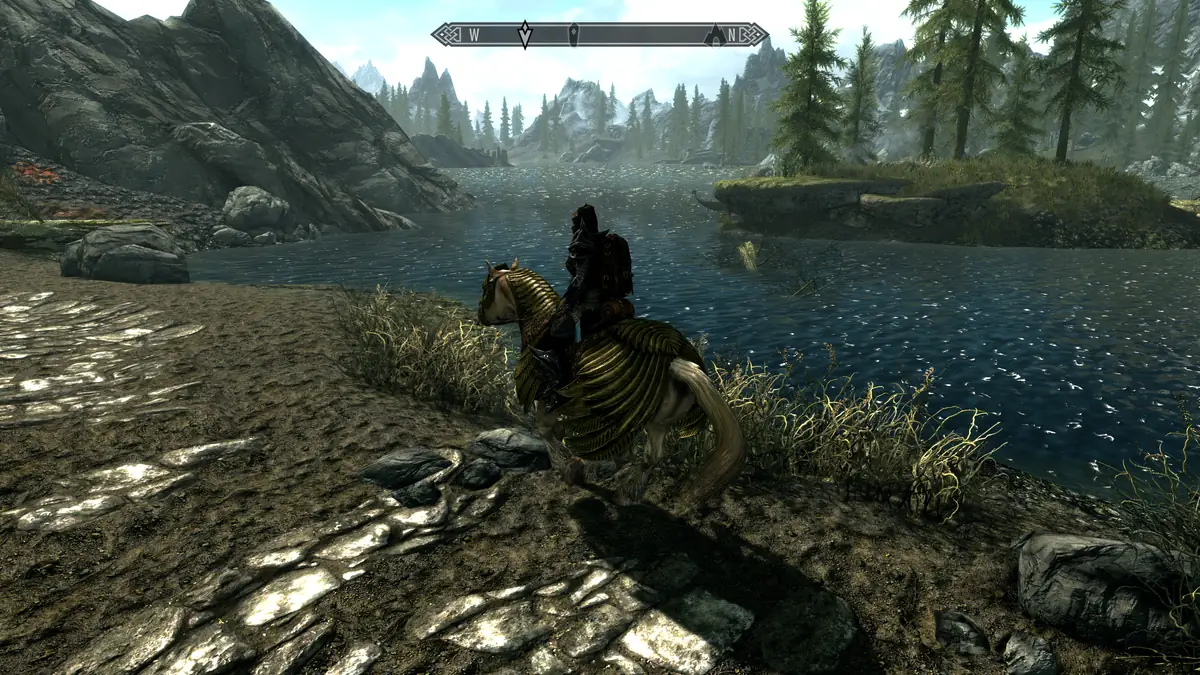1200x675 pixels.
Task: Select the dark cave marker on the compass
Action: point(714,35)
